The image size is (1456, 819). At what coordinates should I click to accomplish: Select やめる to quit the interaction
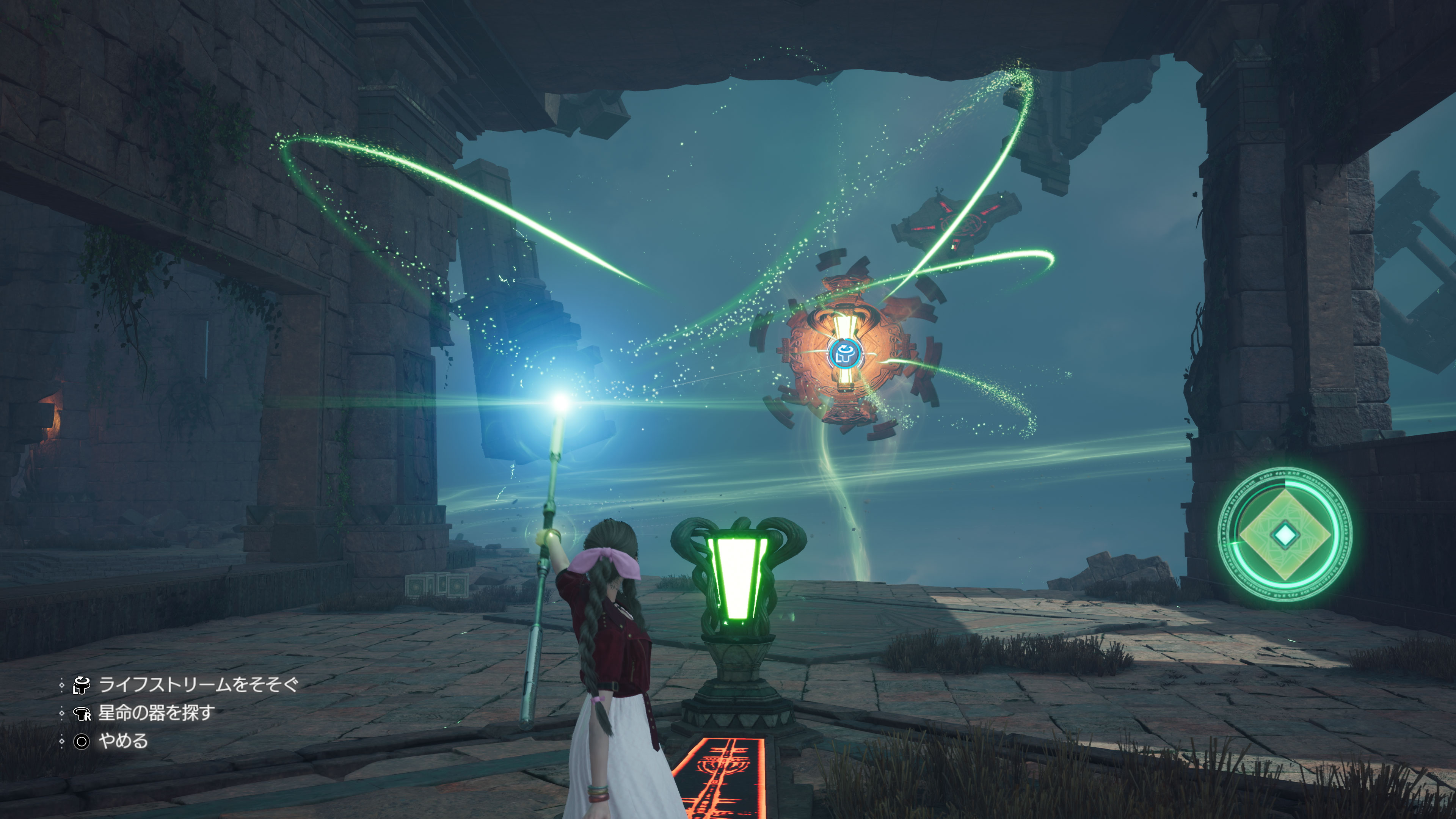coord(123,741)
